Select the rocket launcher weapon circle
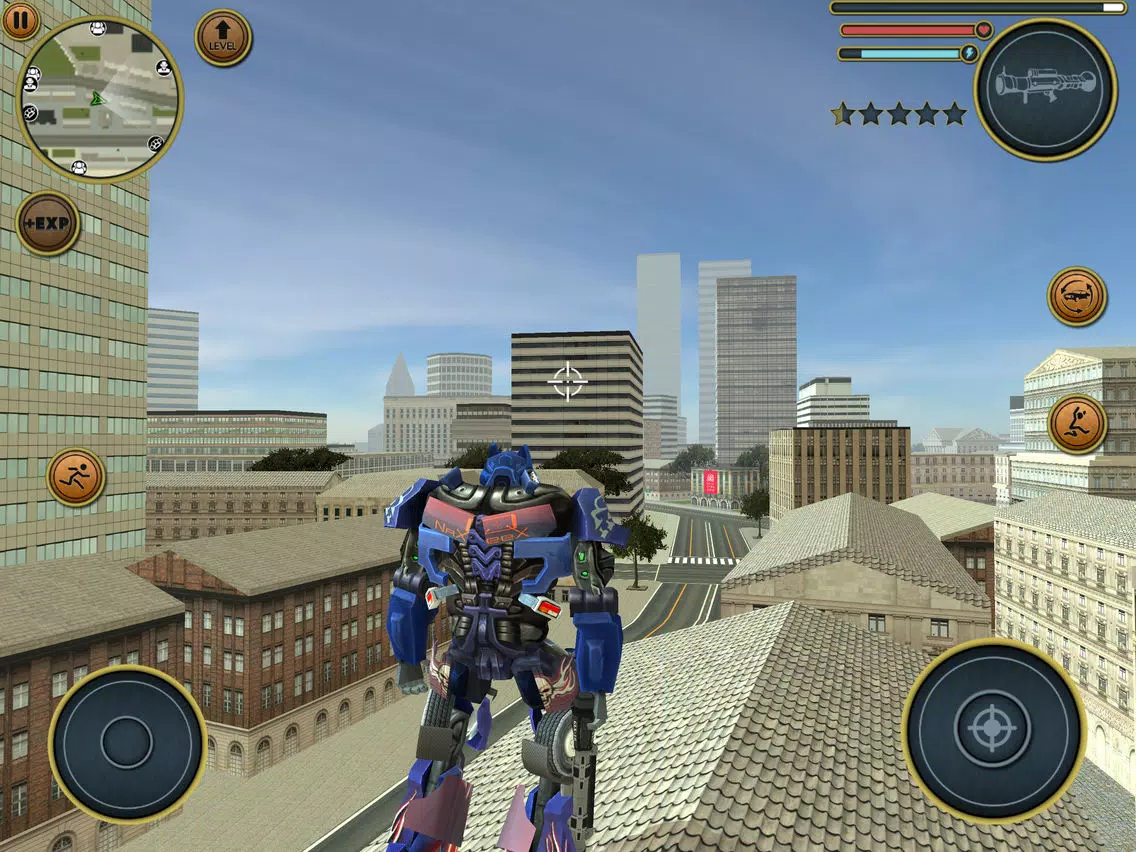Screen dimensions: 1136x852 coord(1045,89)
